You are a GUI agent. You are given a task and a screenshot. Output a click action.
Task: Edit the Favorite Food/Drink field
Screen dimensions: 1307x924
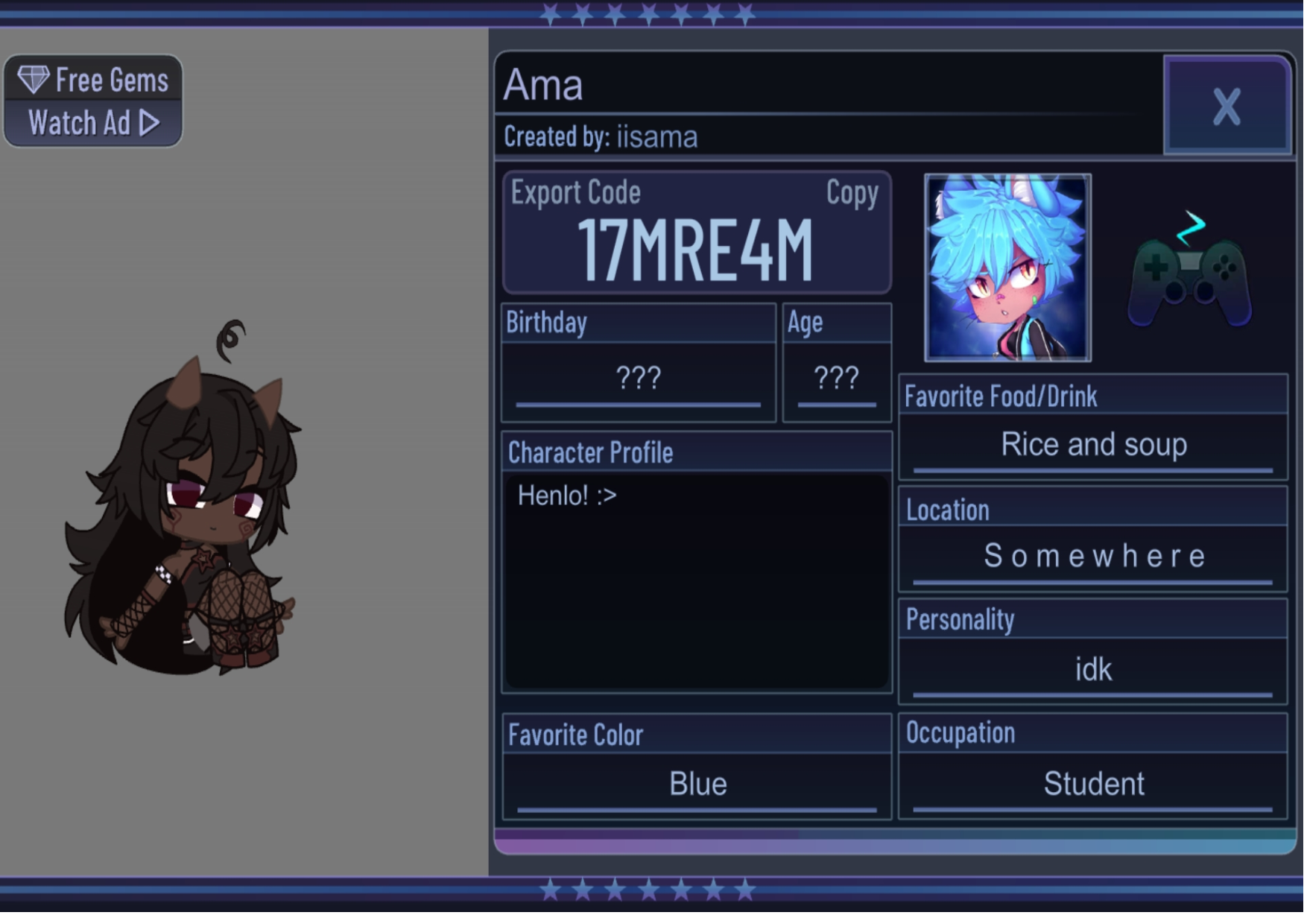coord(1092,445)
